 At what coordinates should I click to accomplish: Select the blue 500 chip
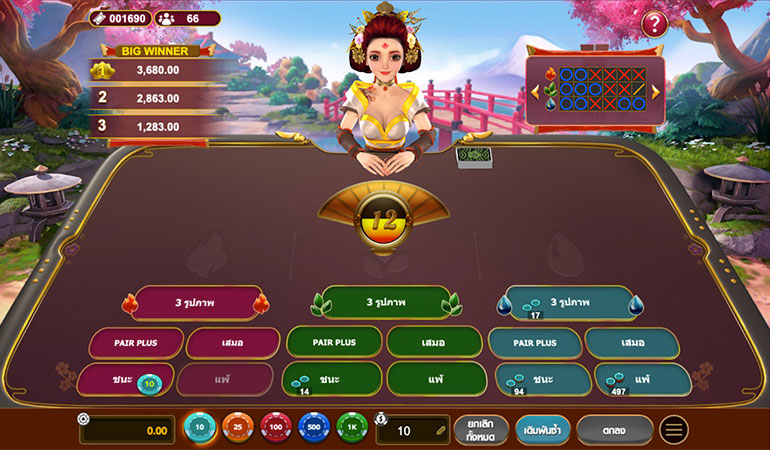click(314, 429)
